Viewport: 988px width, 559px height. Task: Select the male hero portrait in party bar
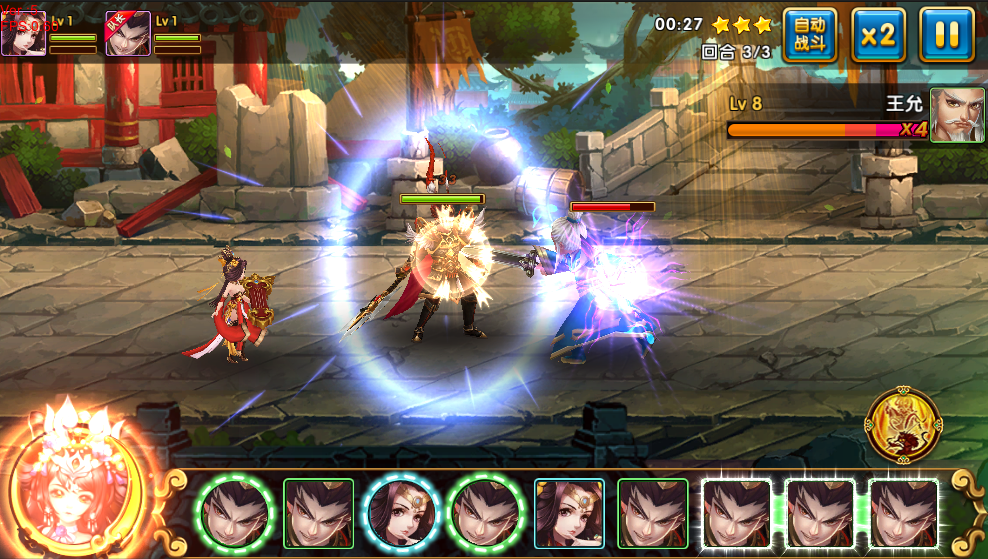click(128, 34)
